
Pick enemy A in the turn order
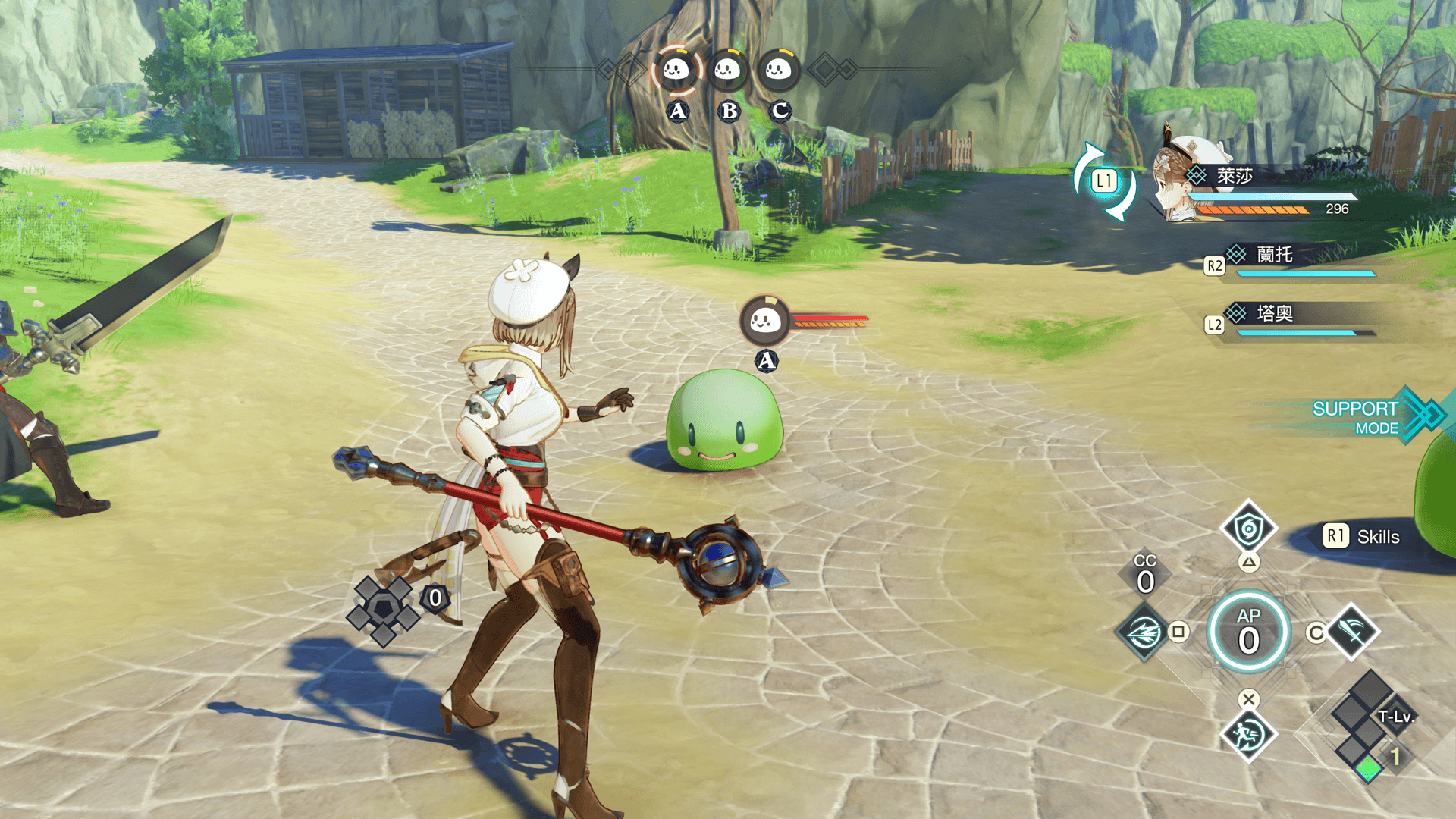[676, 71]
